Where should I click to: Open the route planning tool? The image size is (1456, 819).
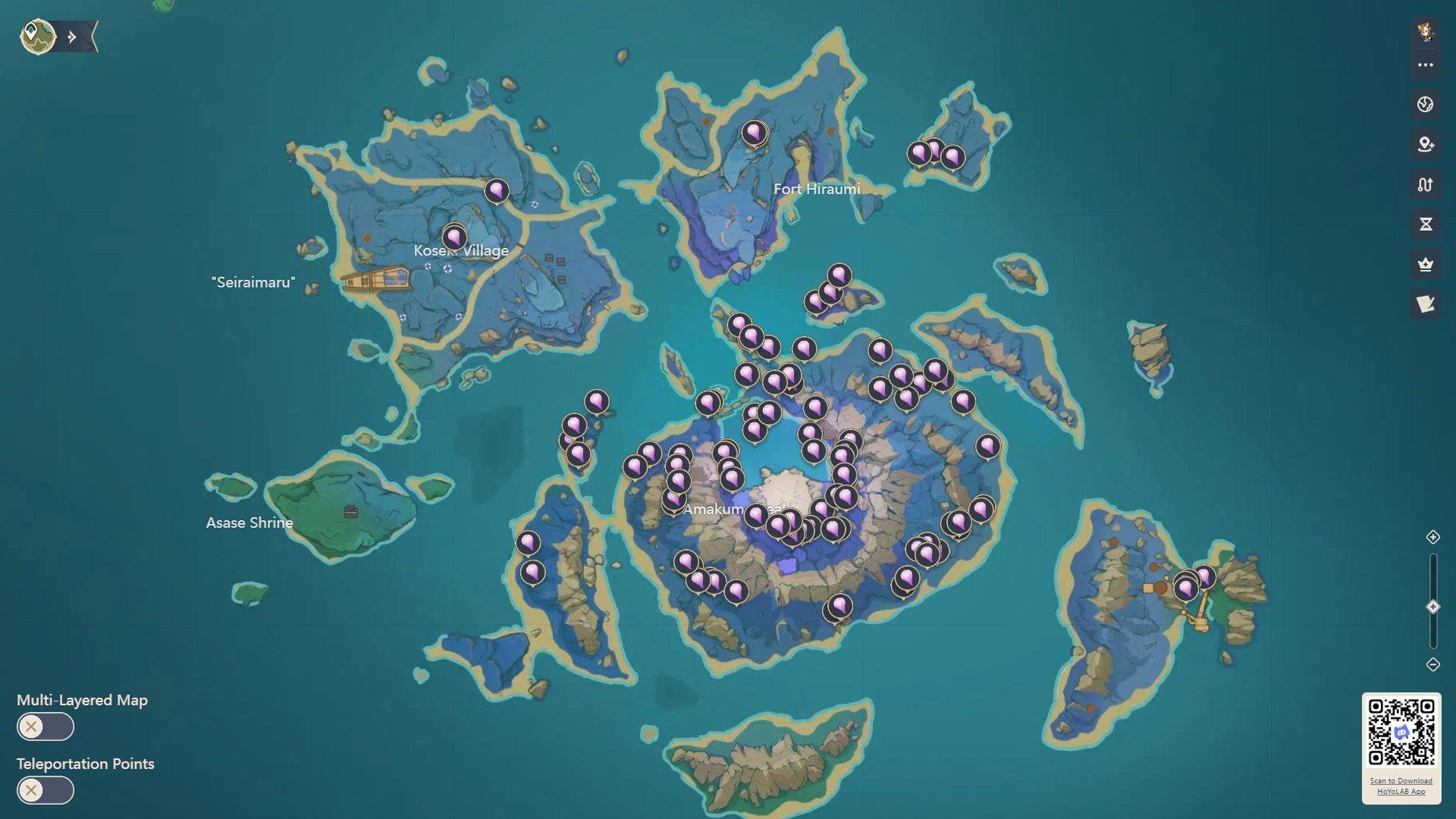(1425, 184)
